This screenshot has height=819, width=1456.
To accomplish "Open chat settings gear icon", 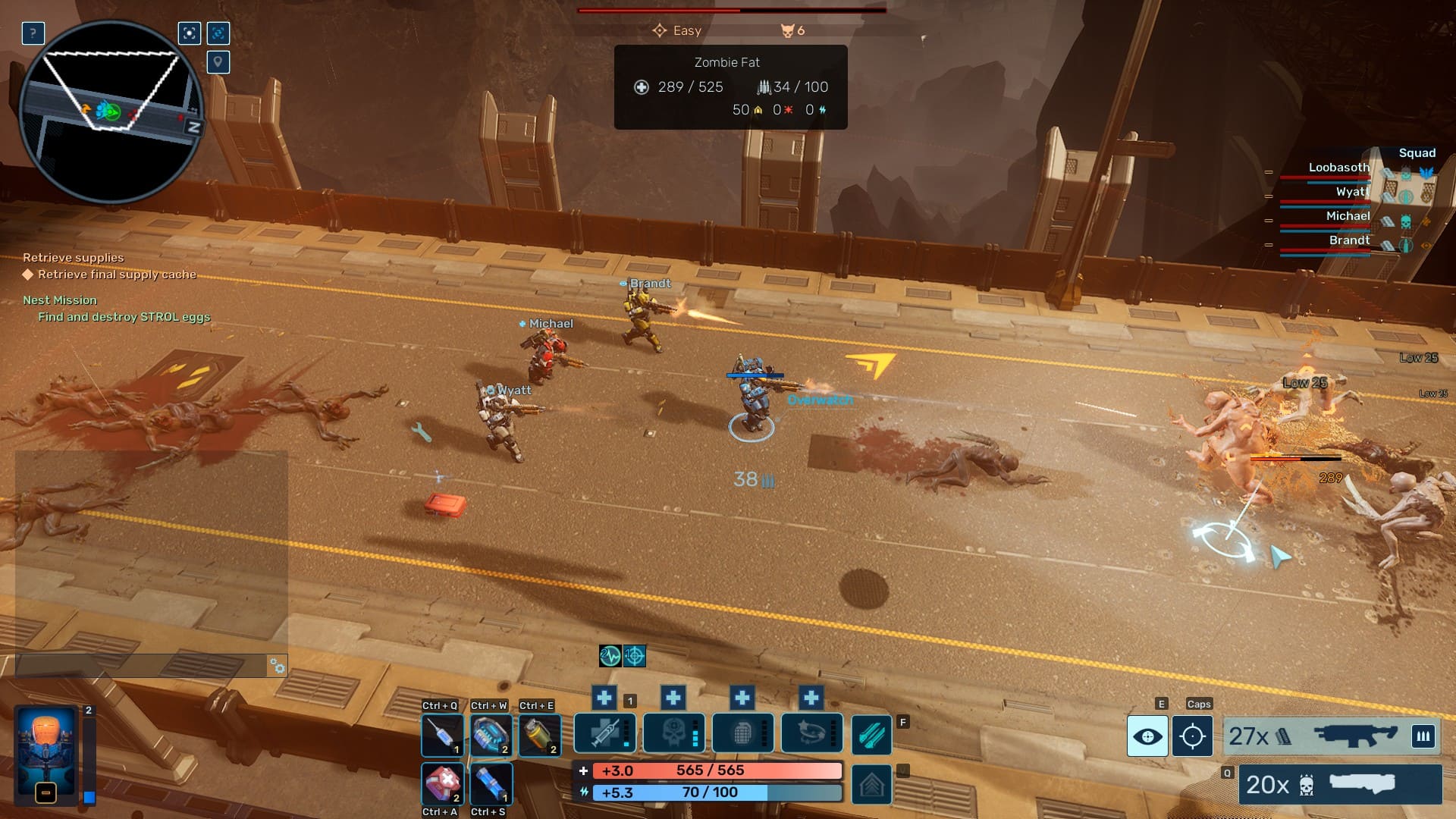I will (278, 667).
